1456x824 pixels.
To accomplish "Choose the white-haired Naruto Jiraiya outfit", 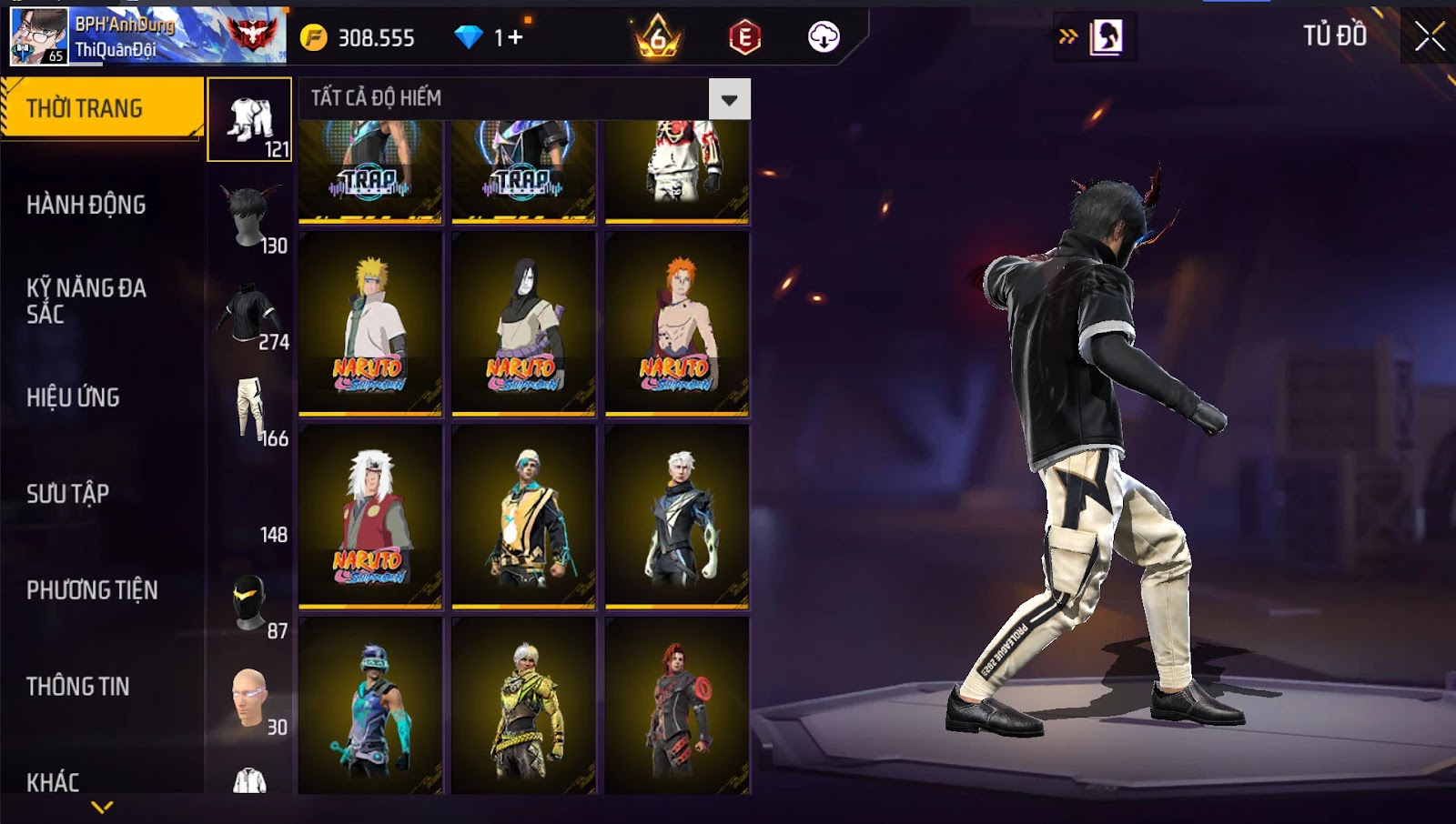I will [370, 516].
